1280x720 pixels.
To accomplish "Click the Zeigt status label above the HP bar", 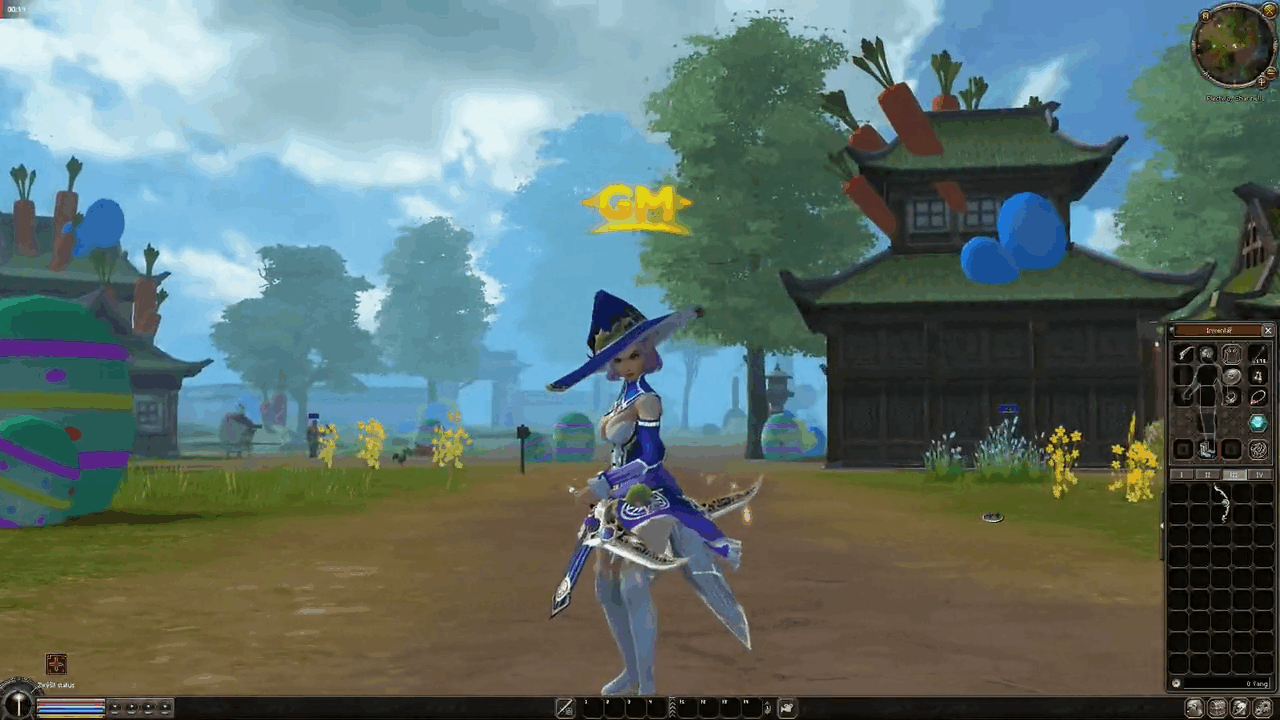I will point(55,685).
